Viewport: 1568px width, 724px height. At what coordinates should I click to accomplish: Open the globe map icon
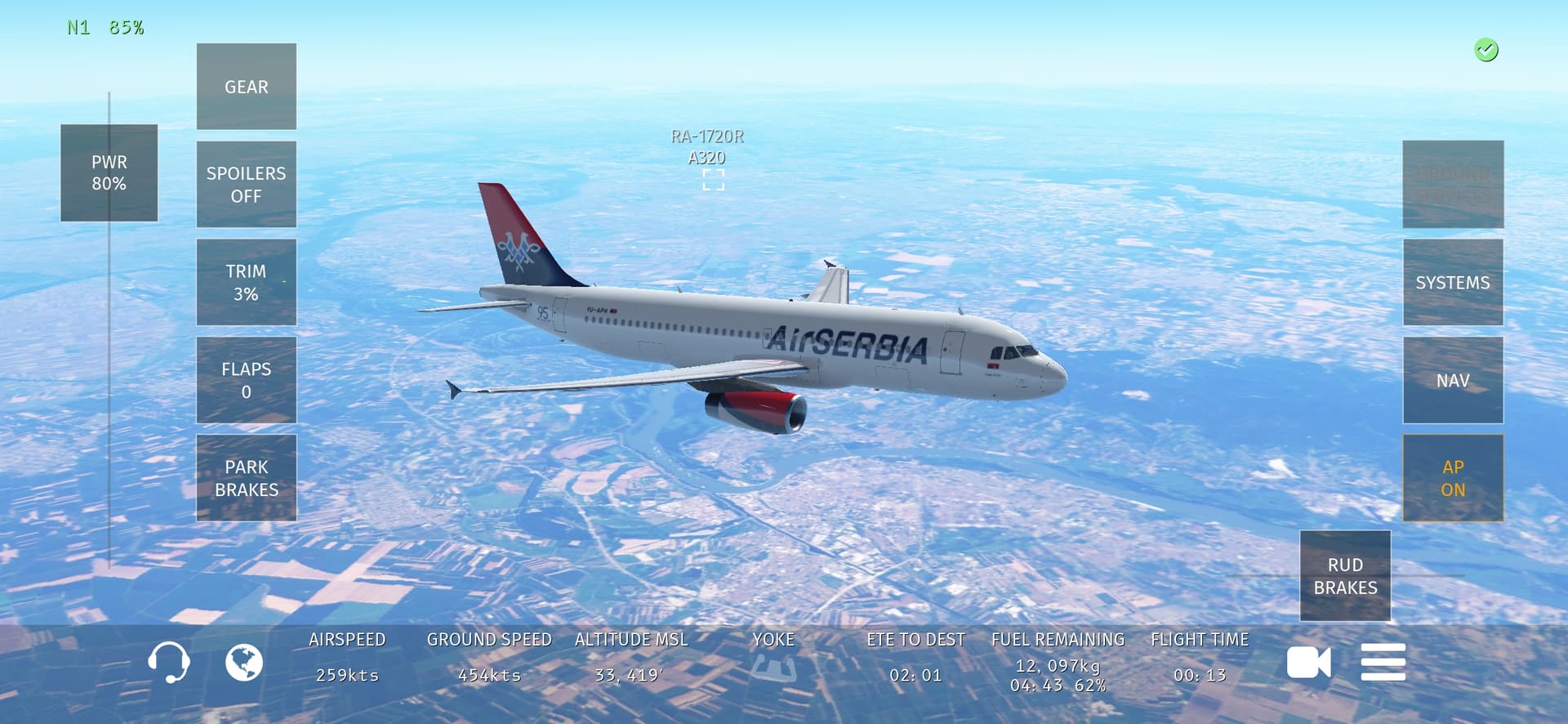pos(244,662)
